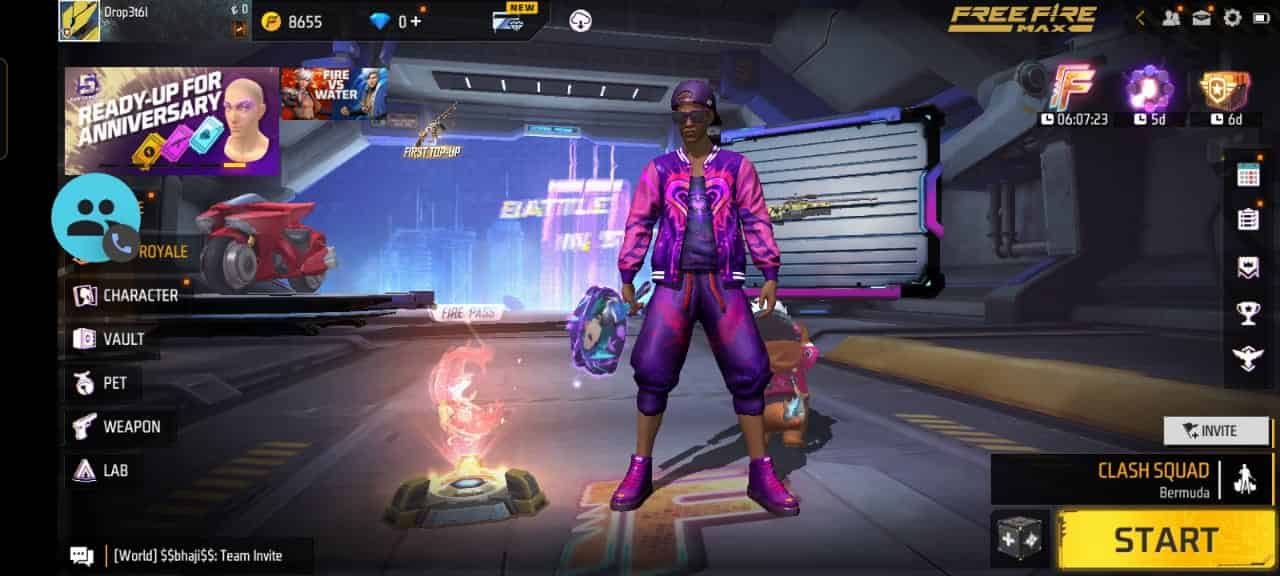Open the clipboard missions icon

[1248, 219]
